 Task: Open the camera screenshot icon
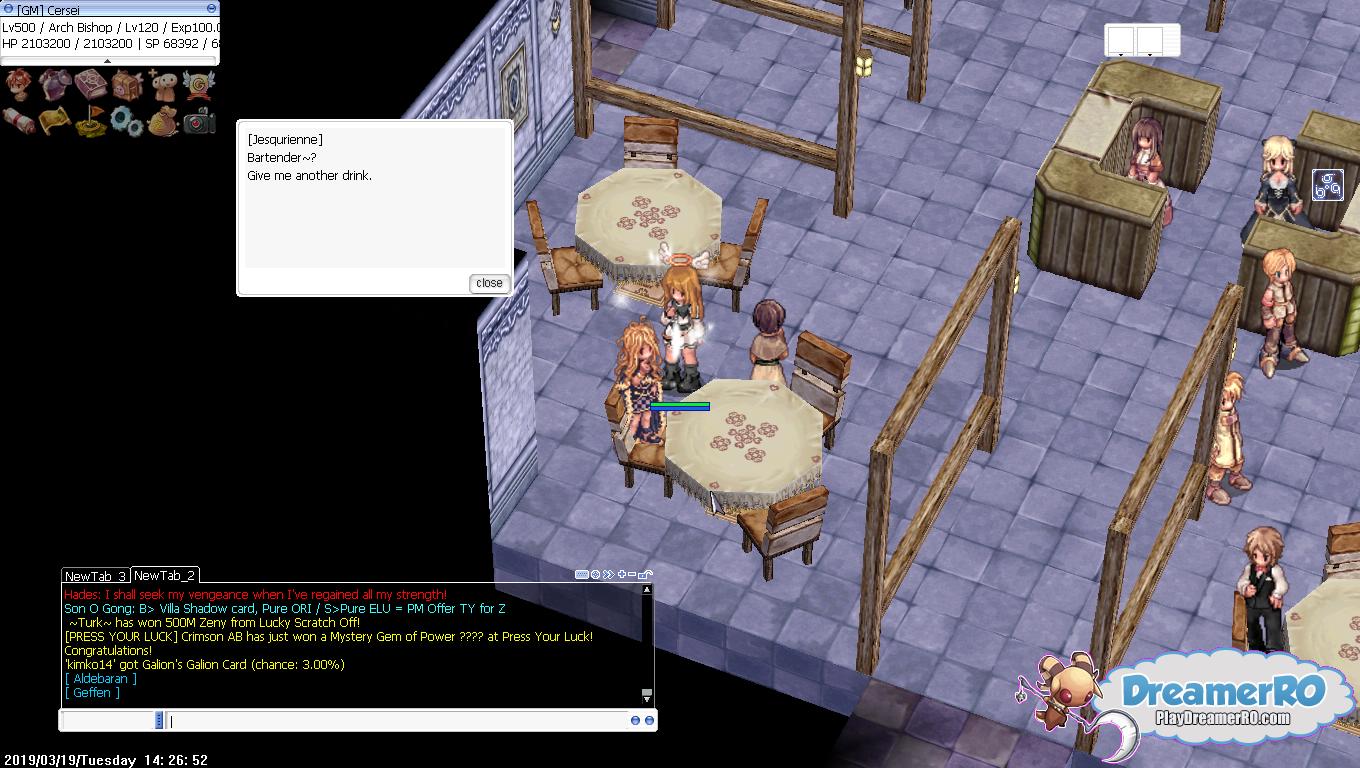coord(198,121)
